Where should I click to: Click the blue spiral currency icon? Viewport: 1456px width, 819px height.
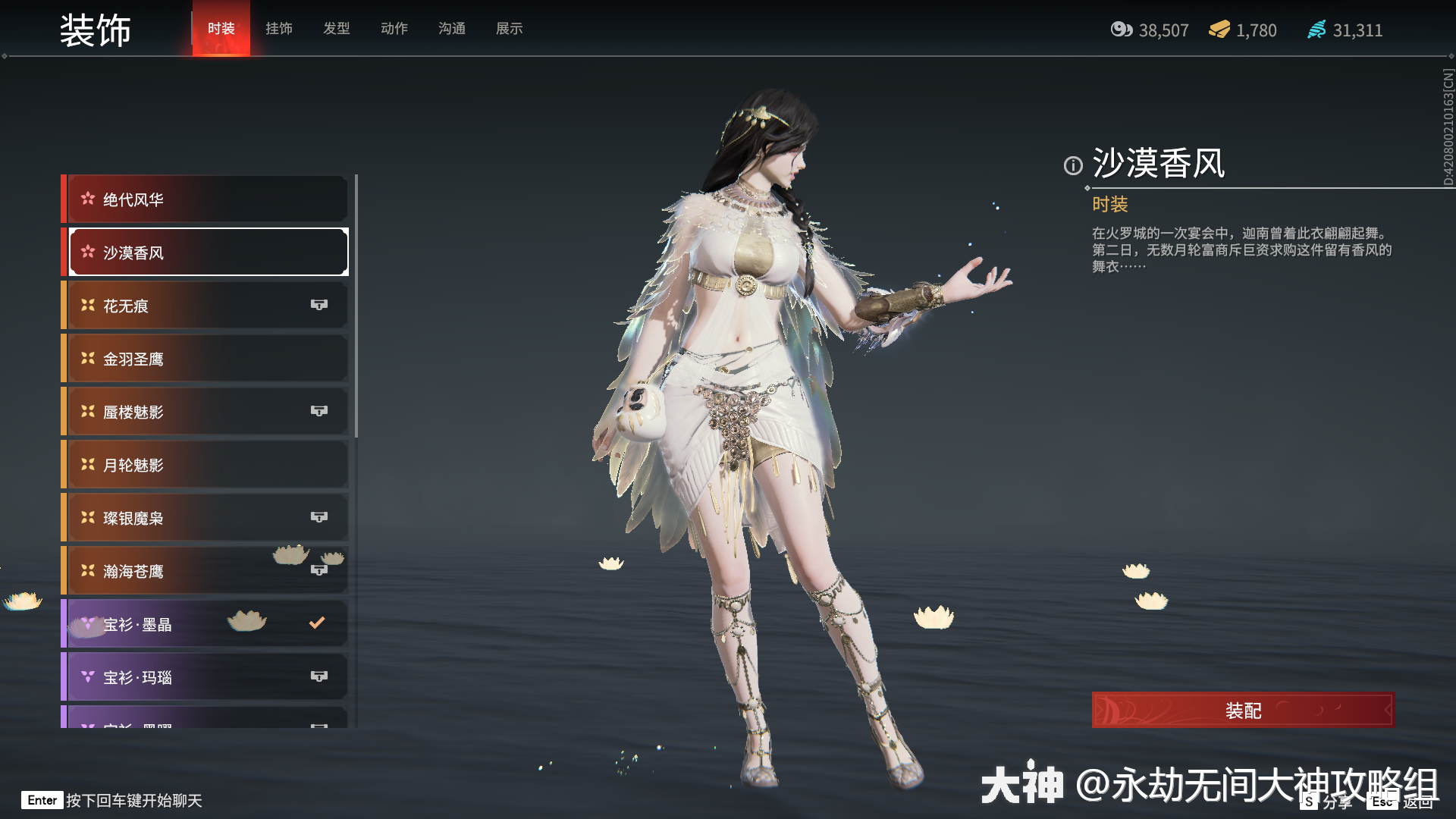pyautogui.click(x=1316, y=30)
